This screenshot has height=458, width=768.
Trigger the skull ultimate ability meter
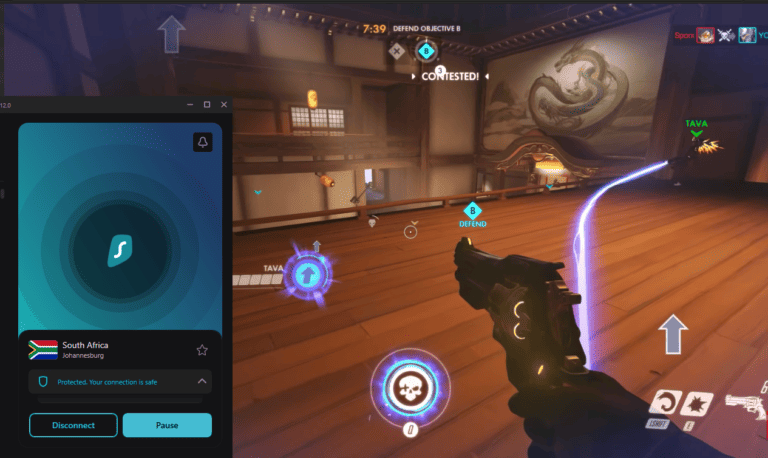[x=408, y=389]
